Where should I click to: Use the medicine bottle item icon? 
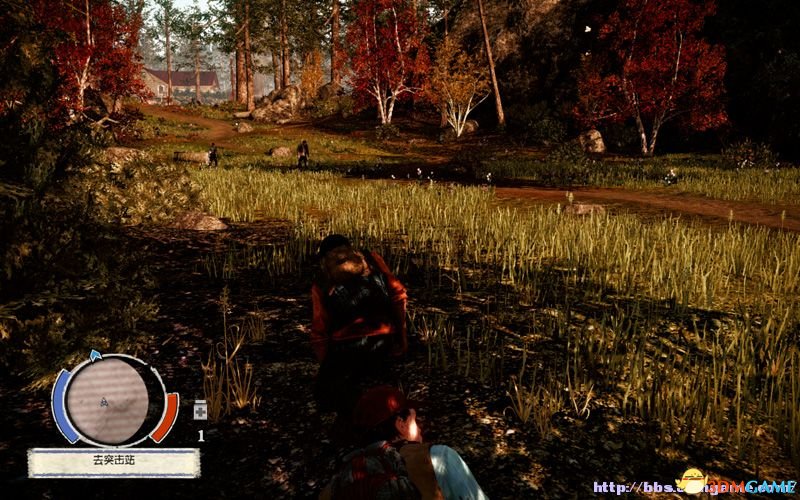(x=200, y=410)
